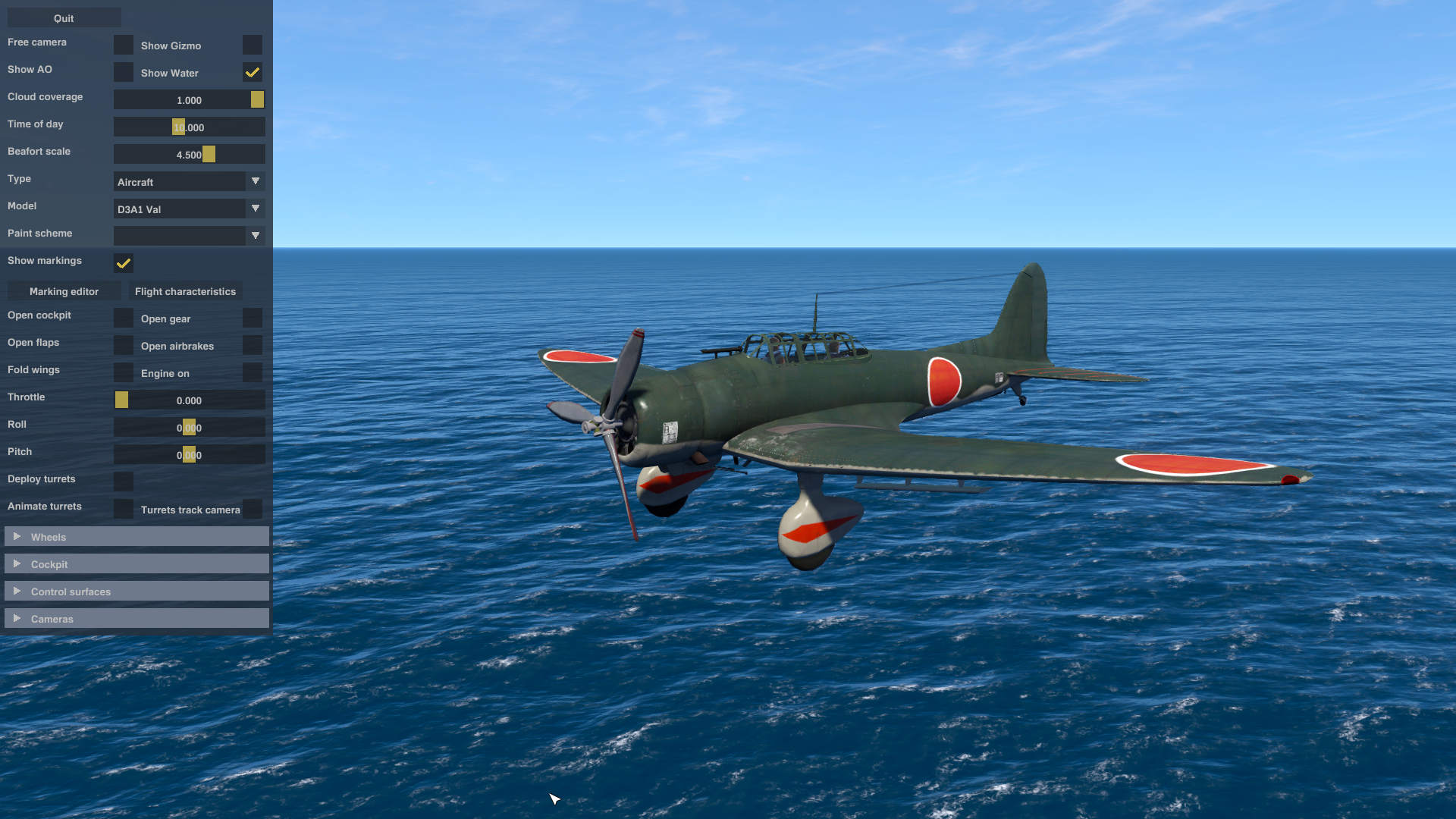
Task: Expand the Control surfaces section
Action: point(136,591)
